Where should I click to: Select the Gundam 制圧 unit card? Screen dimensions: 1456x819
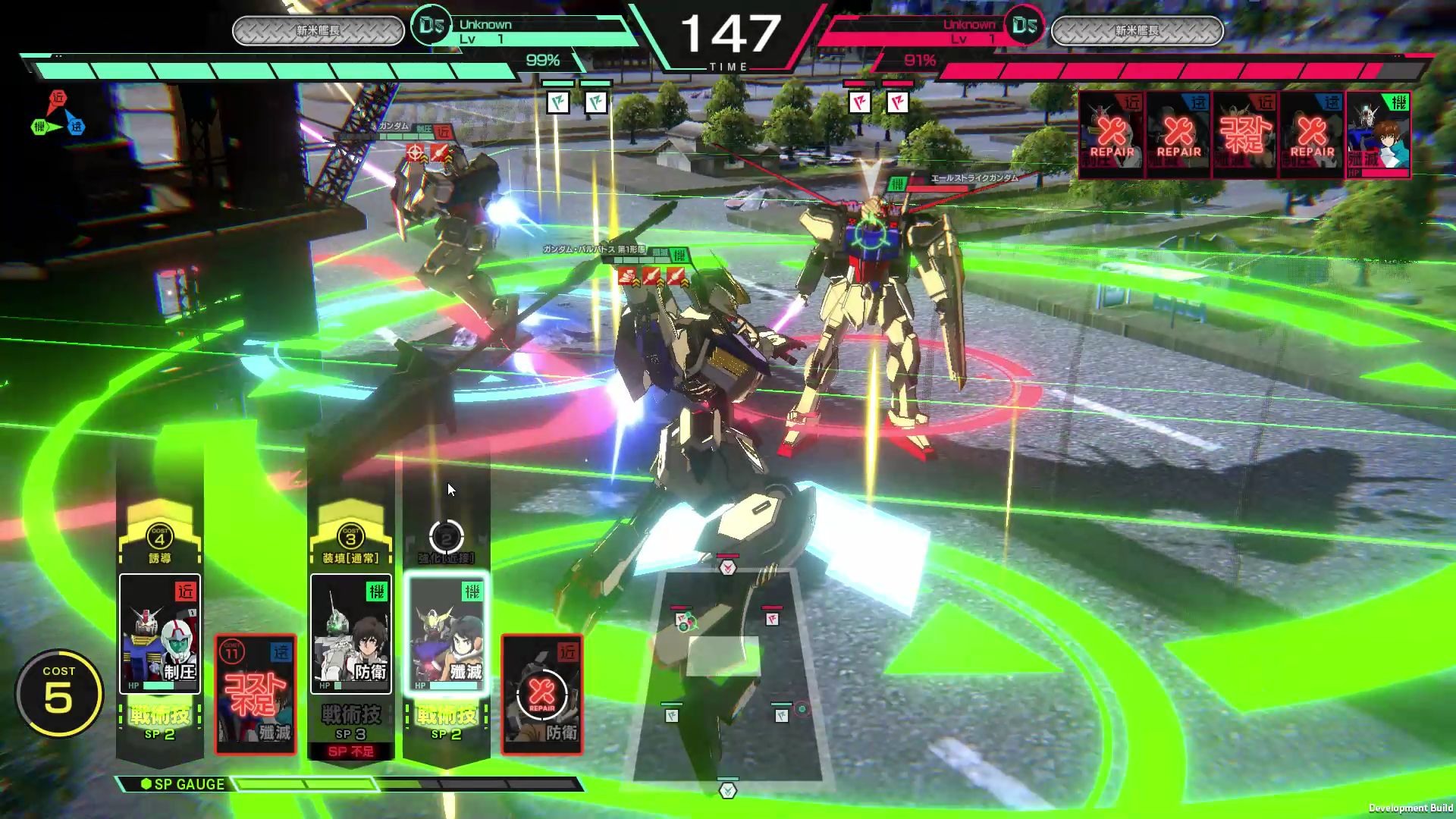tap(159, 634)
